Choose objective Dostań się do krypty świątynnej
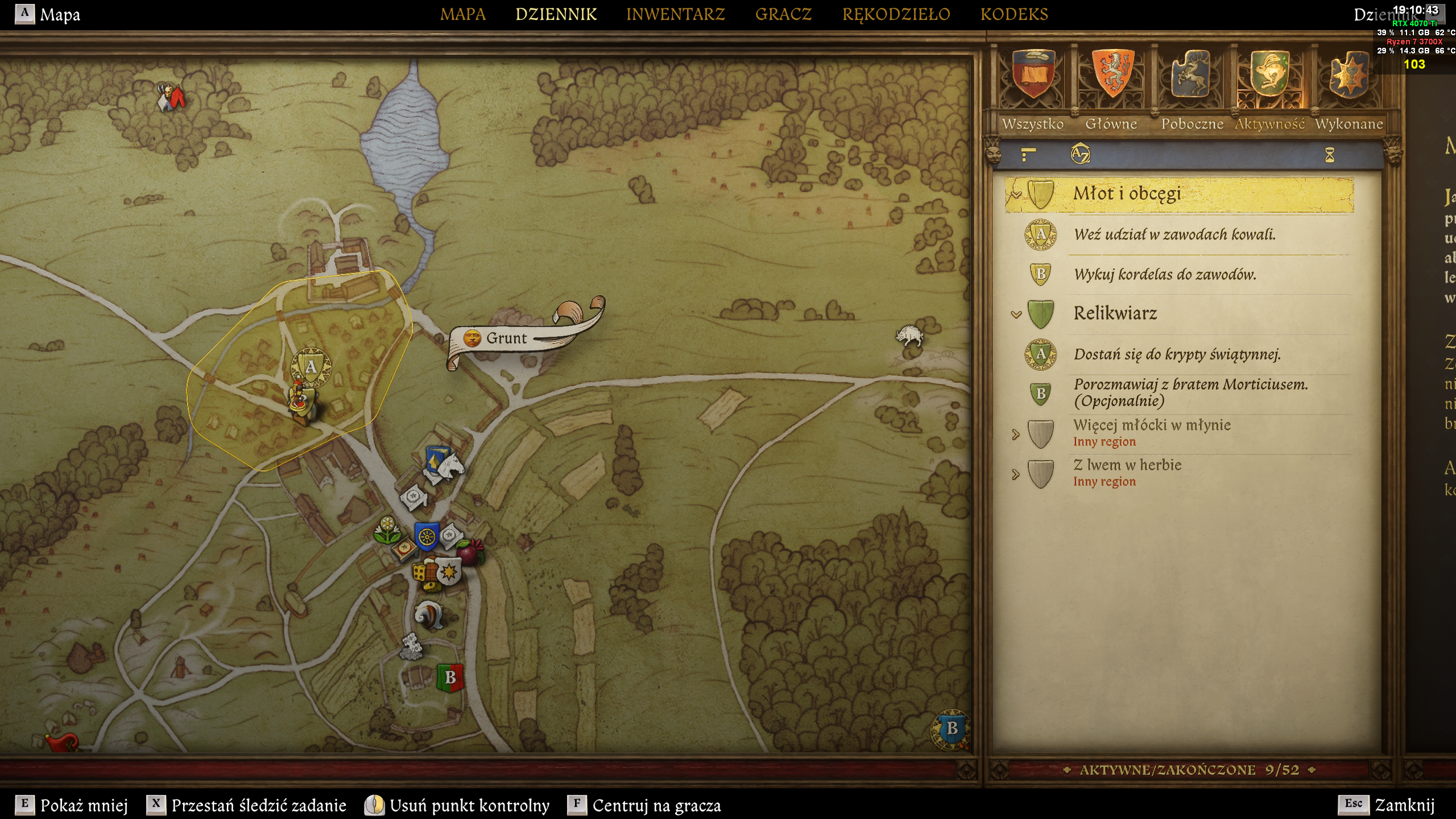Image resolution: width=1456 pixels, height=819 pixels. [x=1177, y=354]
